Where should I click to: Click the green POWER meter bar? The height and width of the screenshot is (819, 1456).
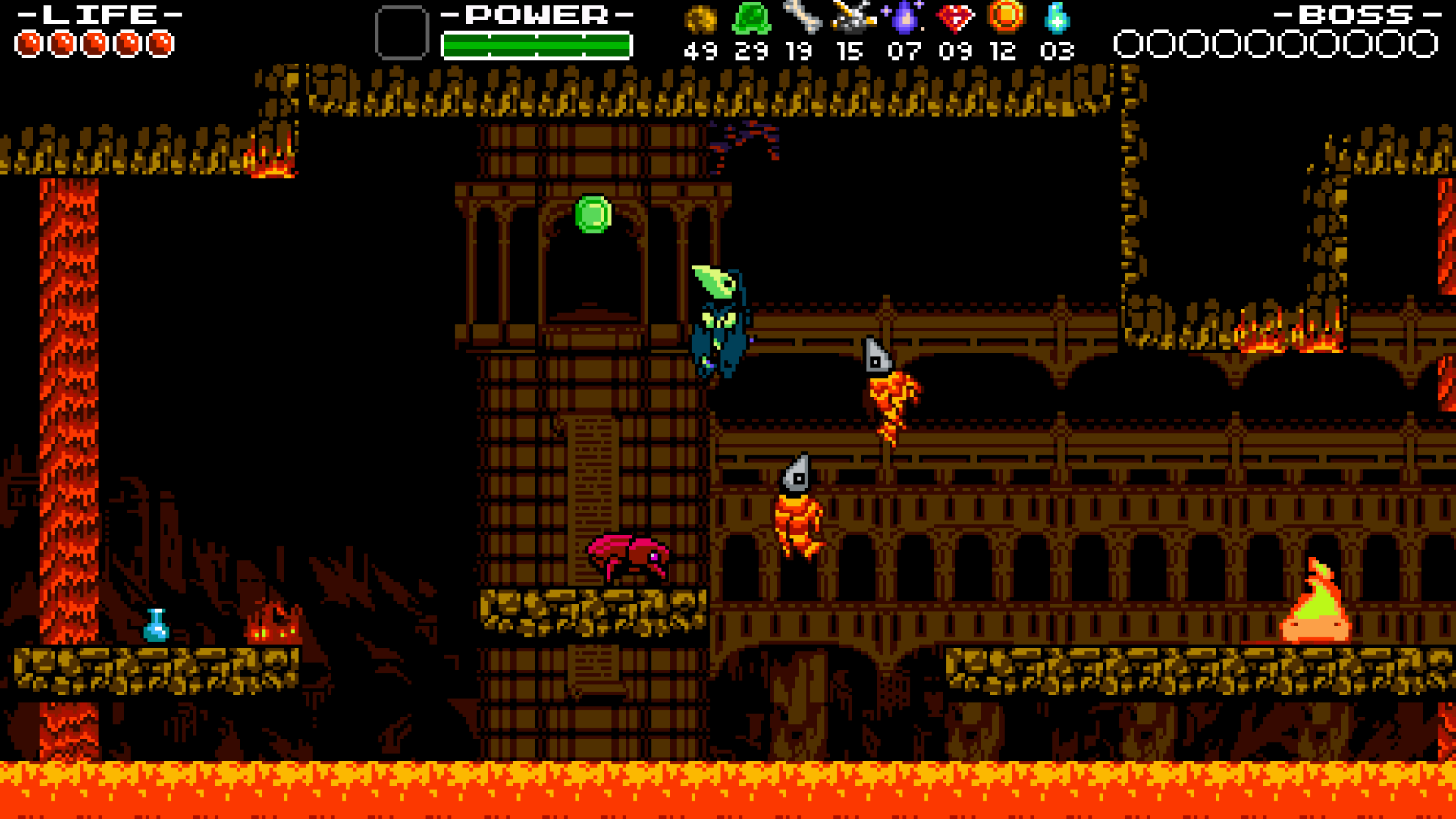pos(536,44)
